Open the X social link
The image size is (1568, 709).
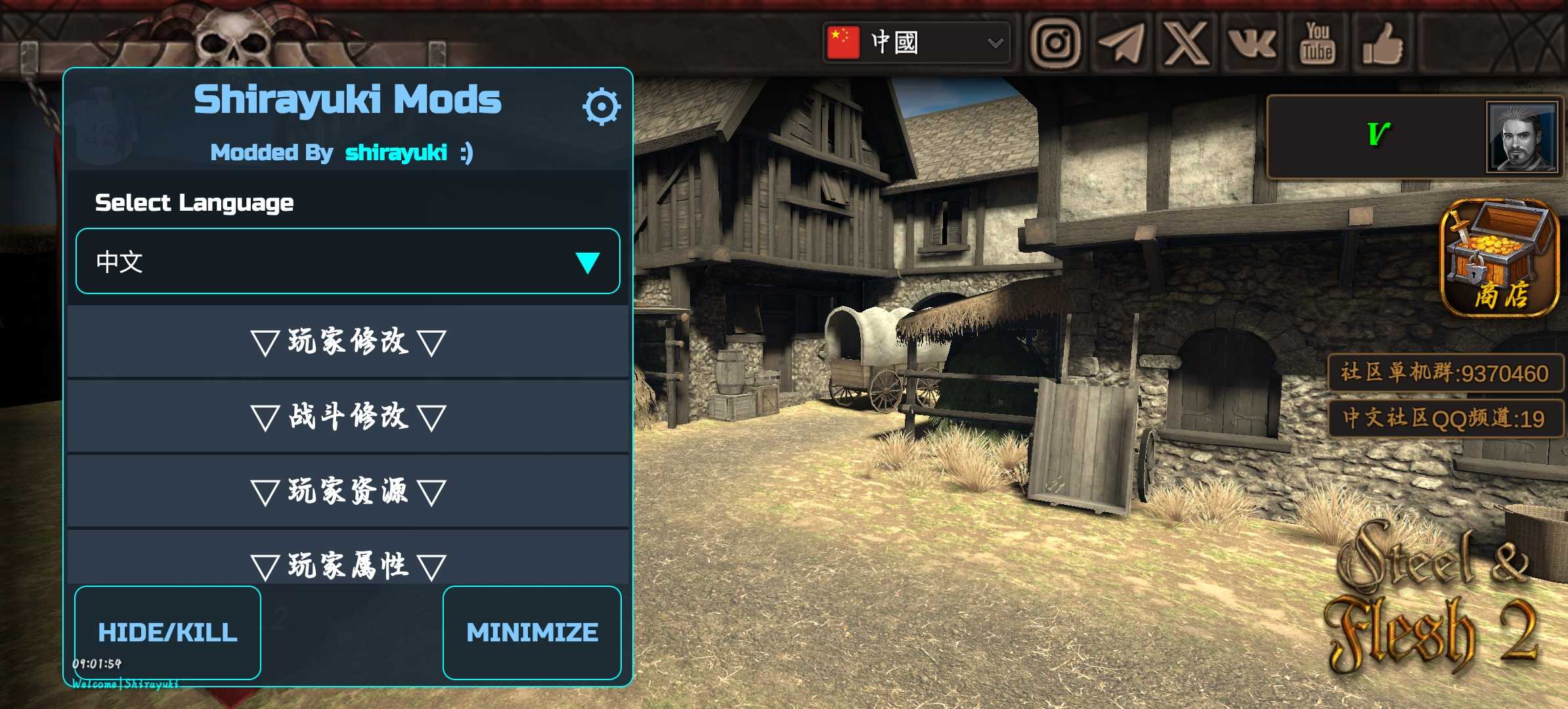1187,43
